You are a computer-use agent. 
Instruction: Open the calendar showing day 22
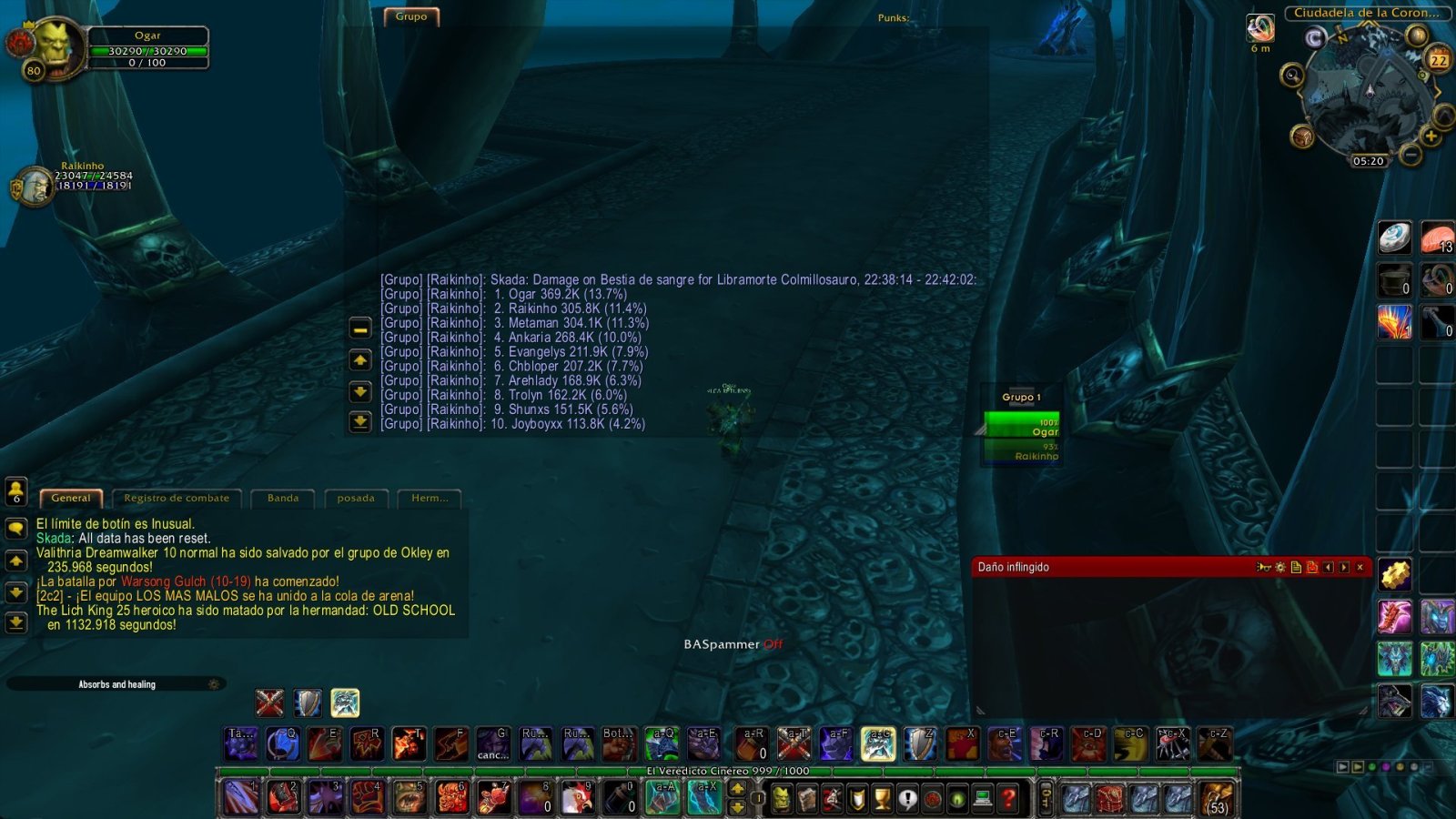point(1439,57)
